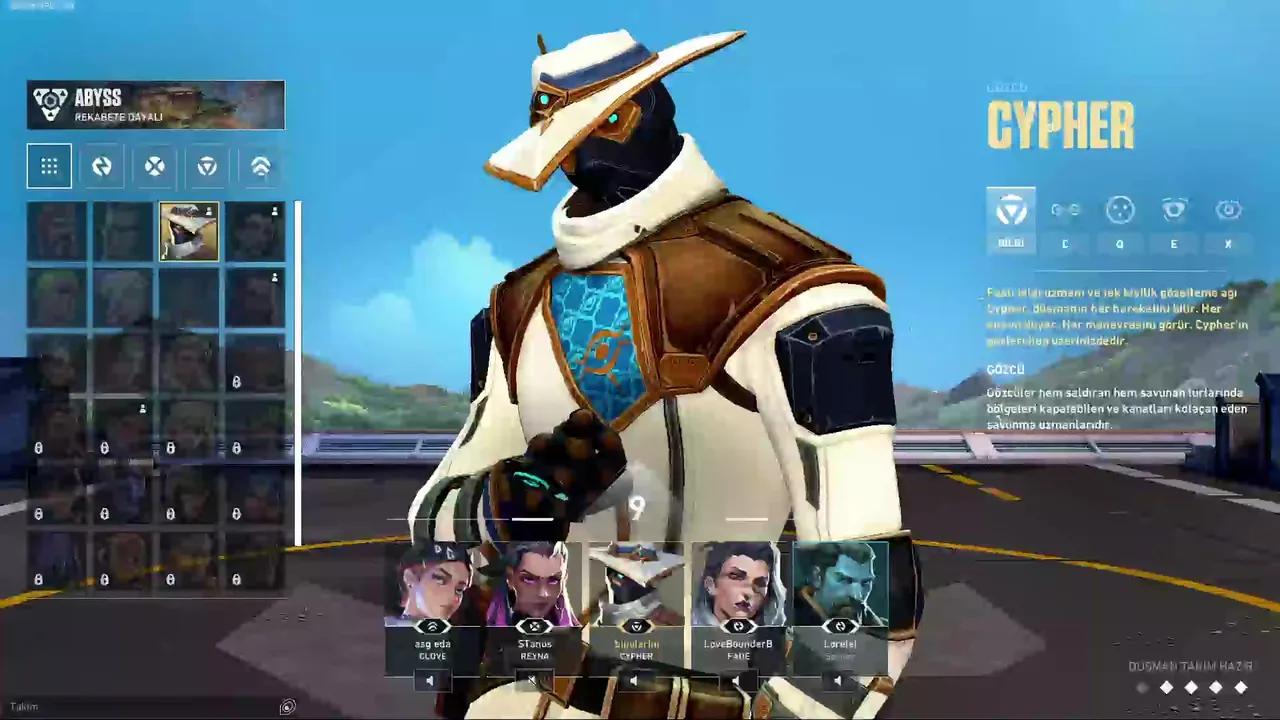Switch to the BILGI tab
1280x720 pixels.
(x=1011, y=243)
